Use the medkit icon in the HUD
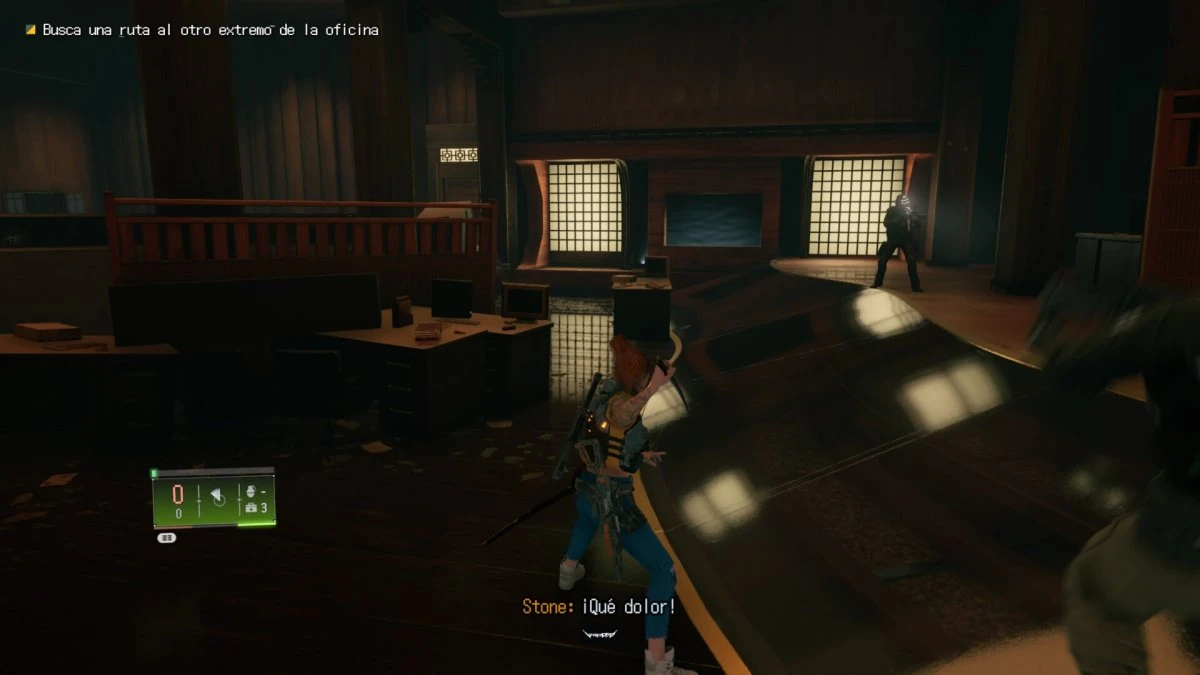 pyautogui.click(x=250, y=508)
